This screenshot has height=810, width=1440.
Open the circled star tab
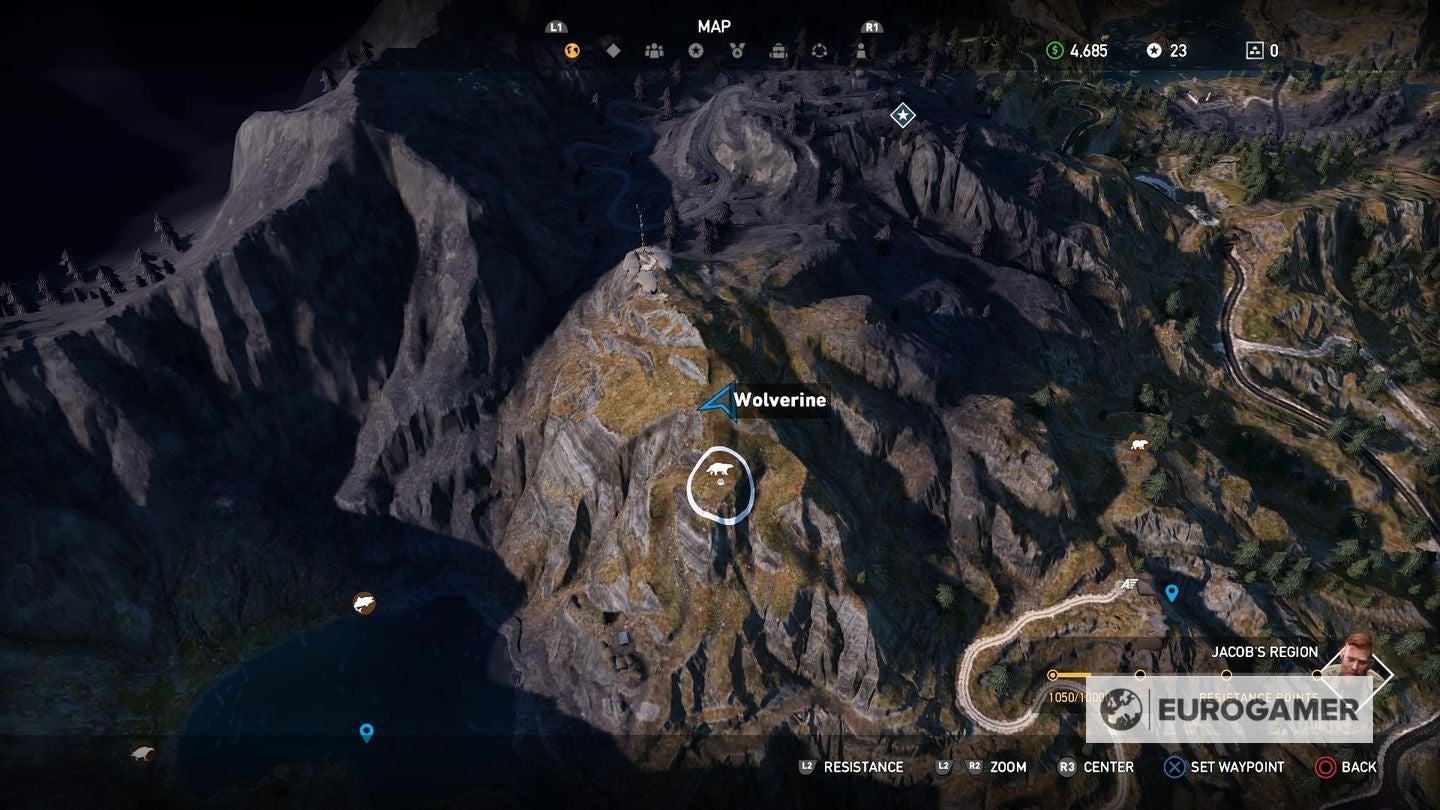pos(696,51)
